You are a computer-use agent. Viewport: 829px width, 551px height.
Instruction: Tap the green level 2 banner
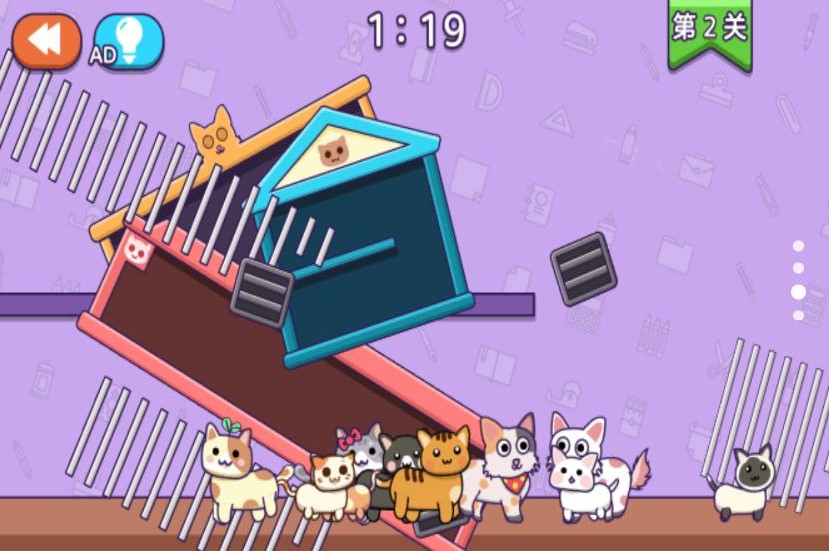pyautogui.click(x=710, y=30)
